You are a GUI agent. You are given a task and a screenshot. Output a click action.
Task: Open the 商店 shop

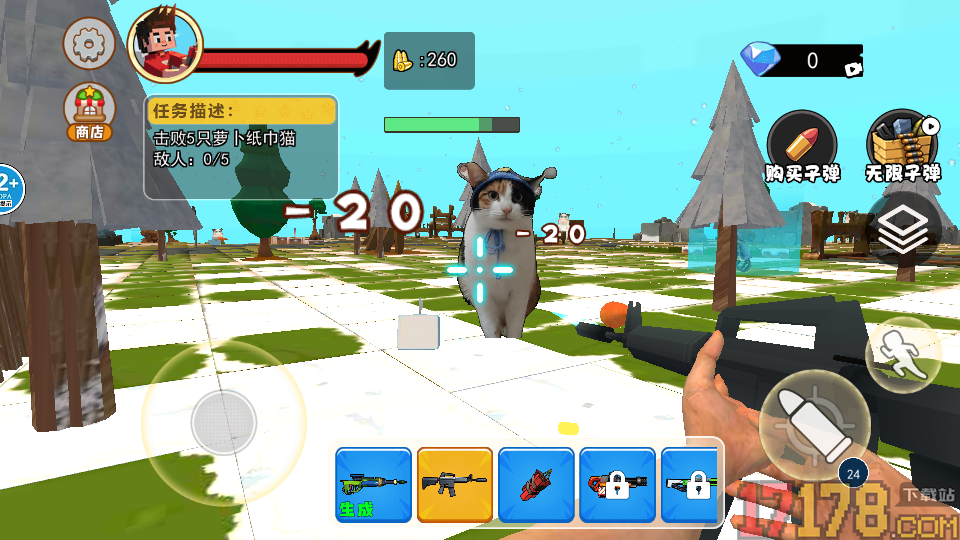[x=89, y=112]
